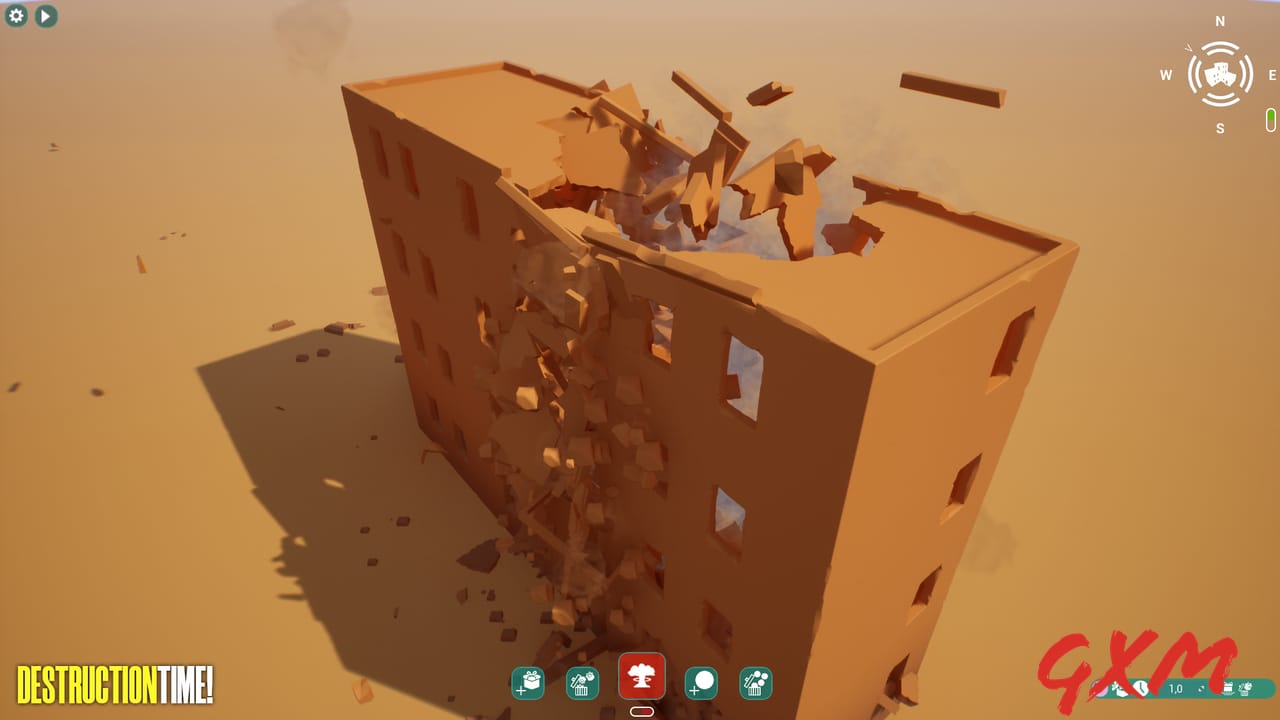The width and height of the screenshot is (1280, 720).
Task: Click the table icon near the gift icon
Action: tap(1228, 689)
